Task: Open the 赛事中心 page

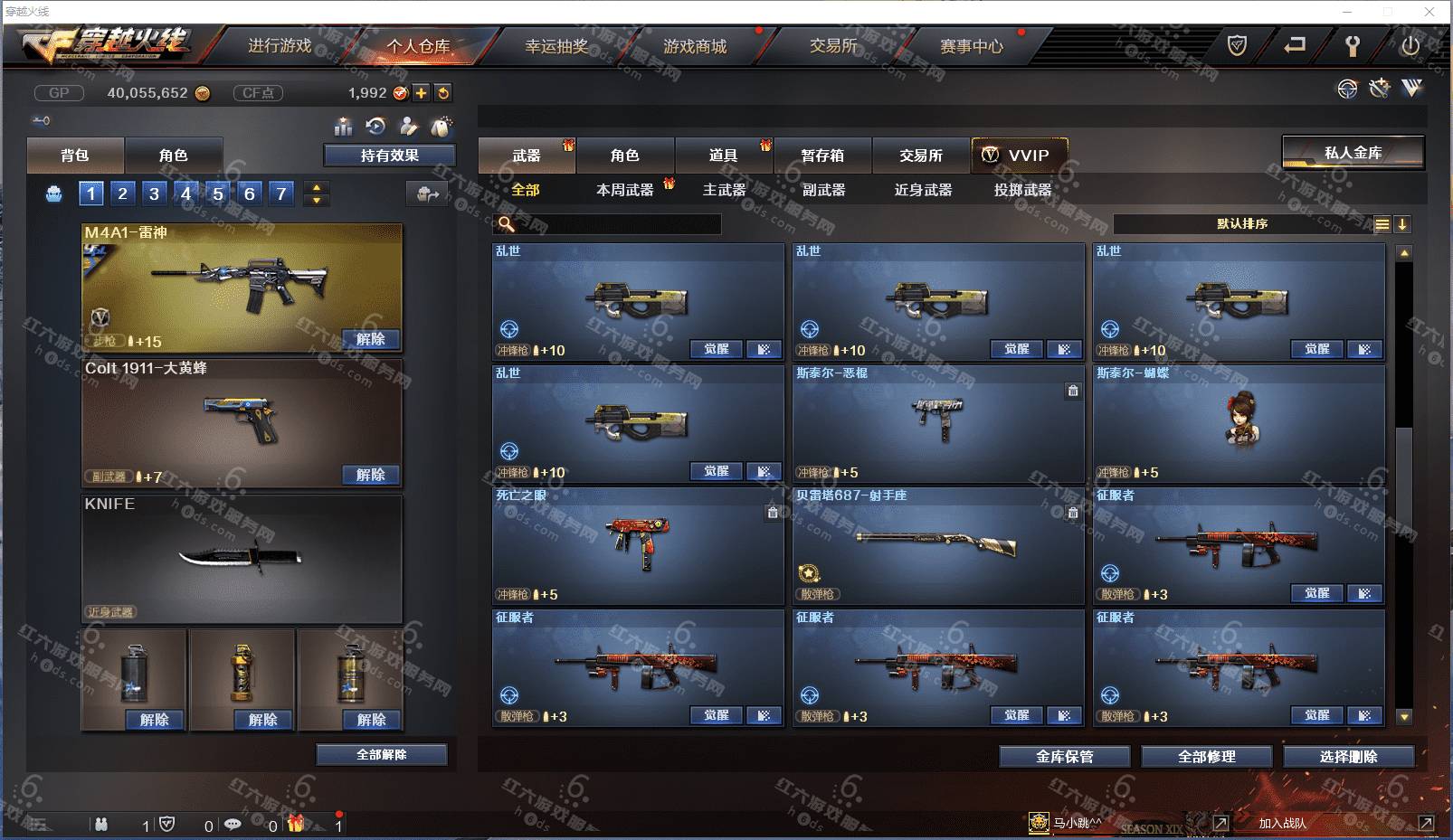Action: (x=972, y=46)
